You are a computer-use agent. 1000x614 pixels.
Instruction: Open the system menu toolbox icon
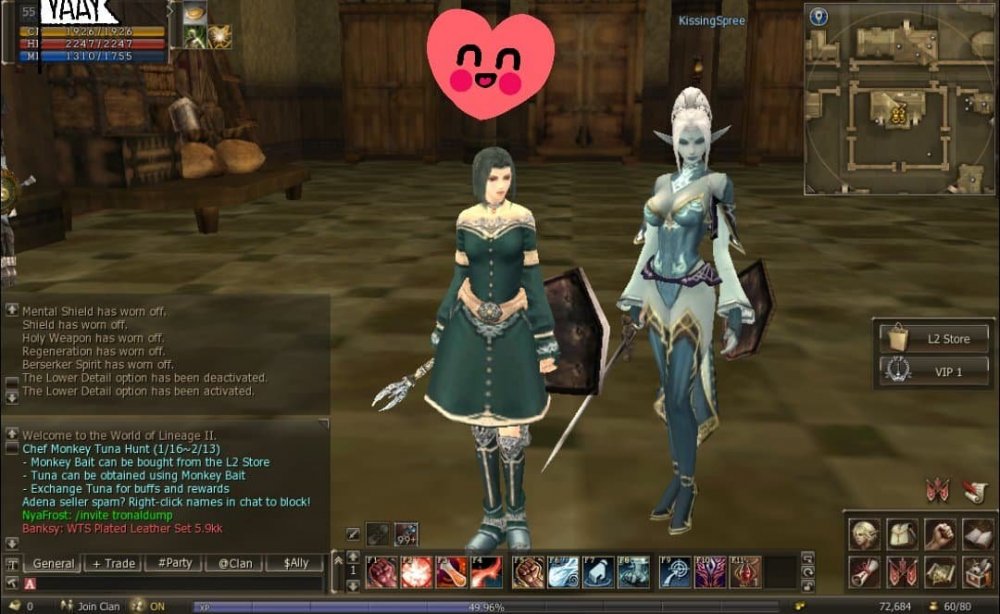coord(977,572)
